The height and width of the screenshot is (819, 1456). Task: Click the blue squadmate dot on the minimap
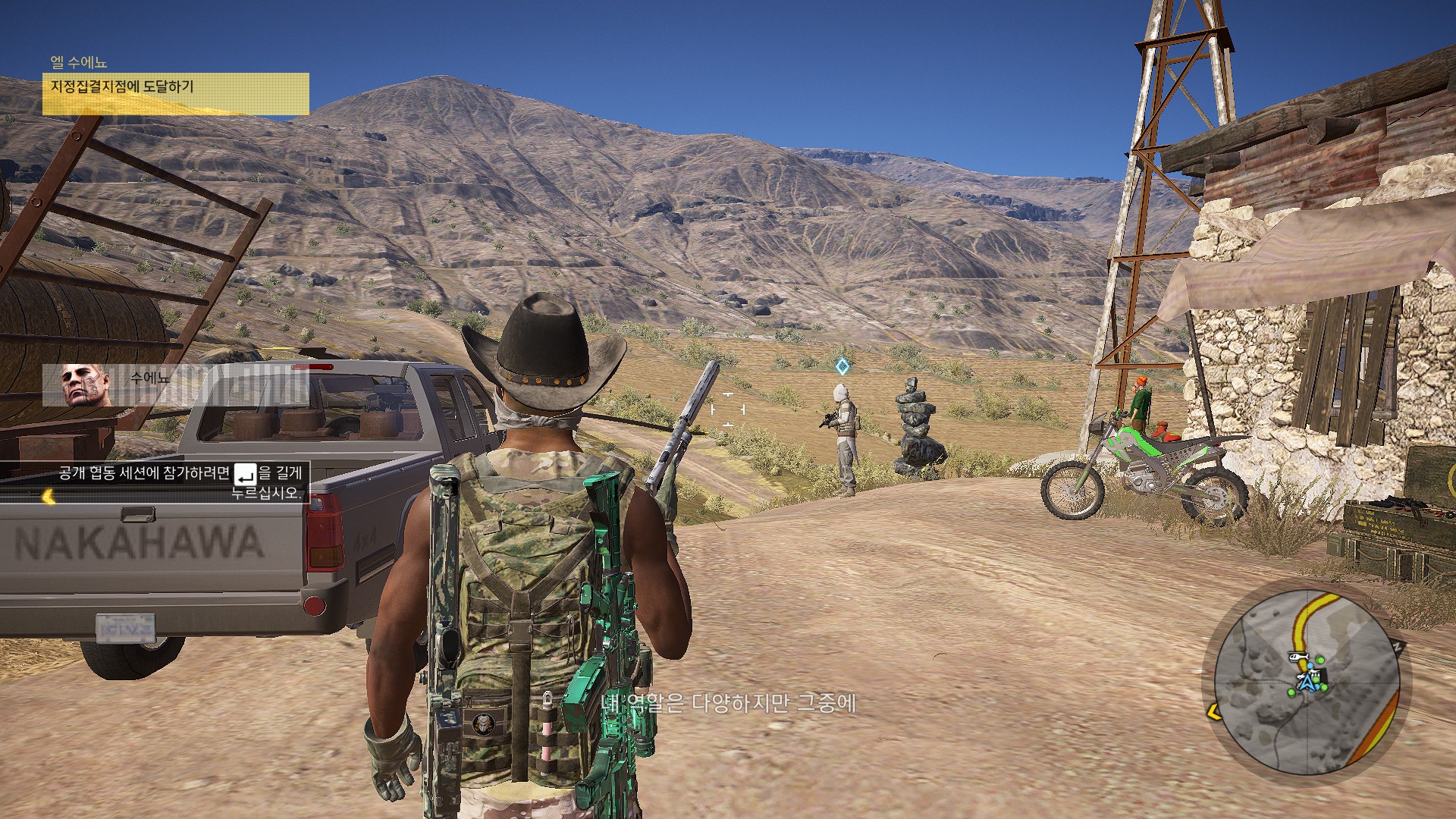[x=1310, y=666]
